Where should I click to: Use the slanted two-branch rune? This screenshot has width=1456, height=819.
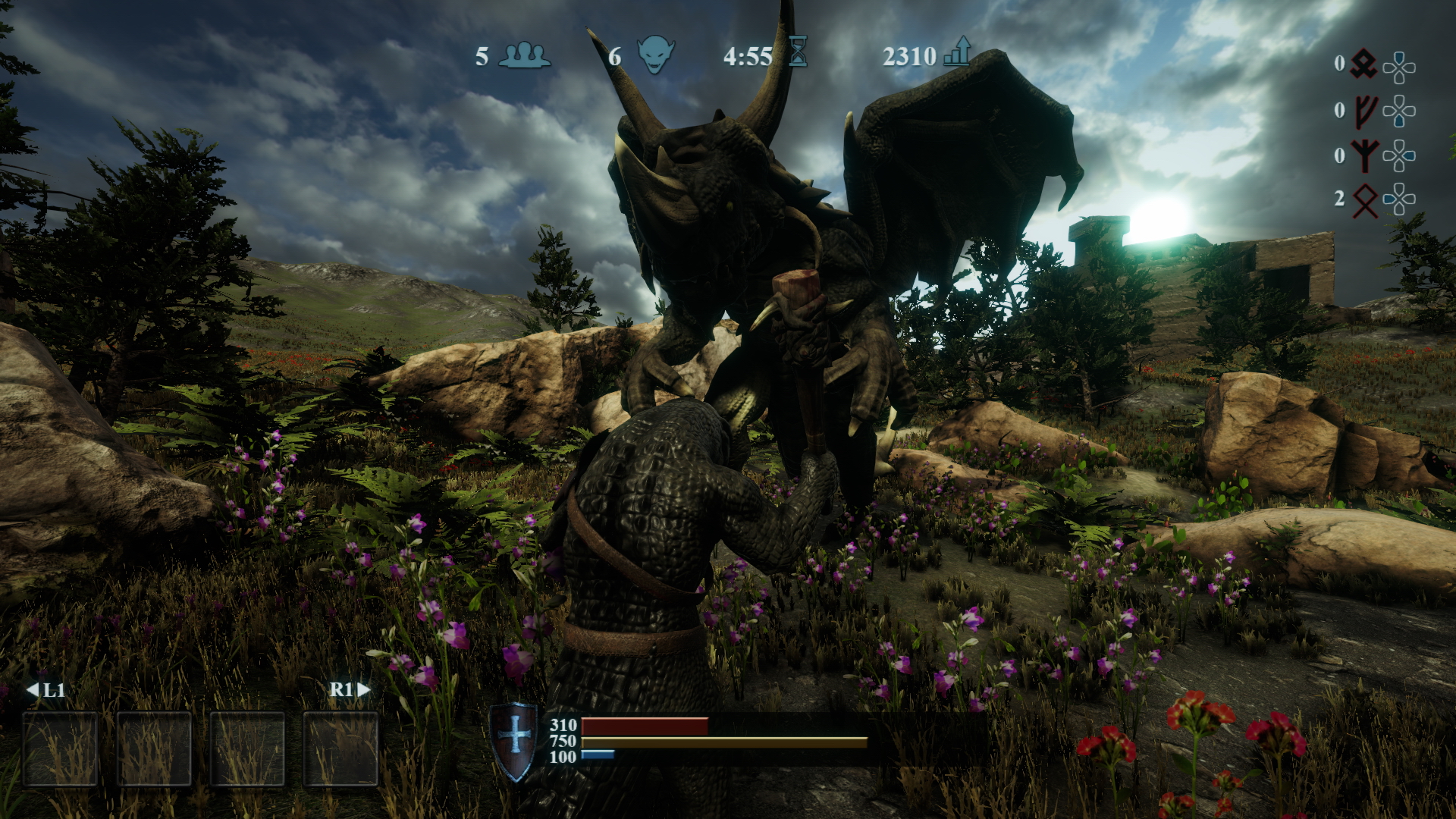[1365, 111]
